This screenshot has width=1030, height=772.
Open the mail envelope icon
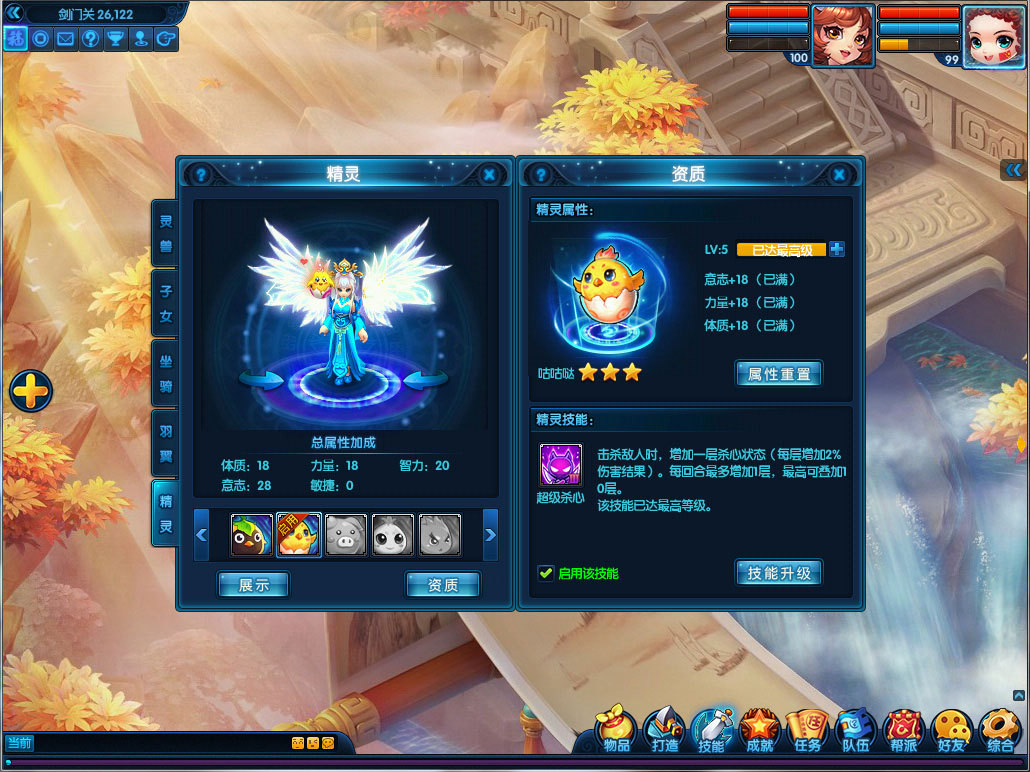(x=66, y=39)
